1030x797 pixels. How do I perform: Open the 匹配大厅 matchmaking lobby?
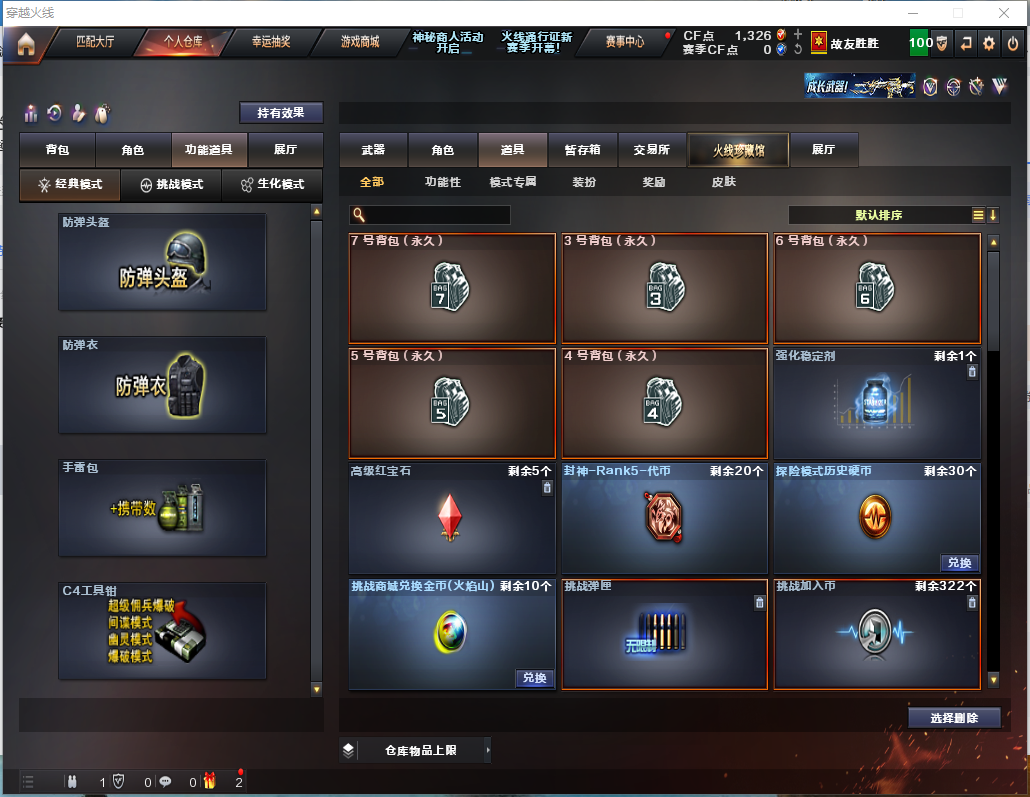[x=95, y=42]
